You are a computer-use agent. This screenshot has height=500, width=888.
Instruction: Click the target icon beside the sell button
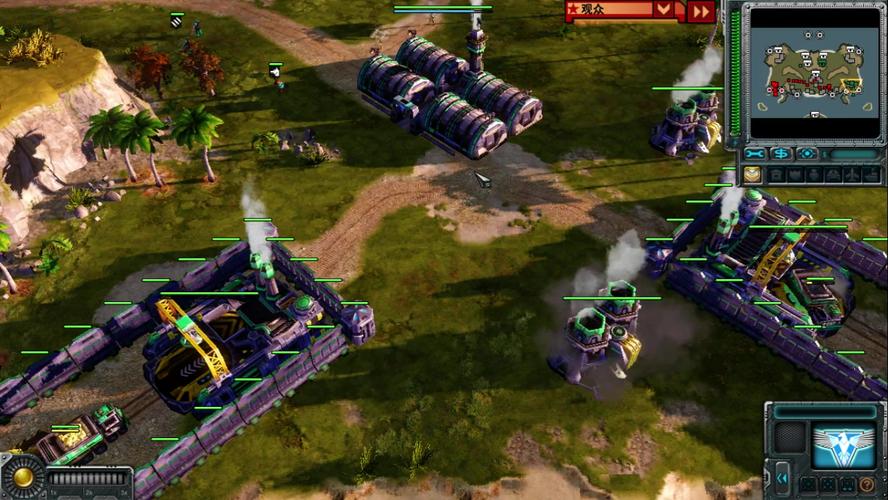coord(807,153)
